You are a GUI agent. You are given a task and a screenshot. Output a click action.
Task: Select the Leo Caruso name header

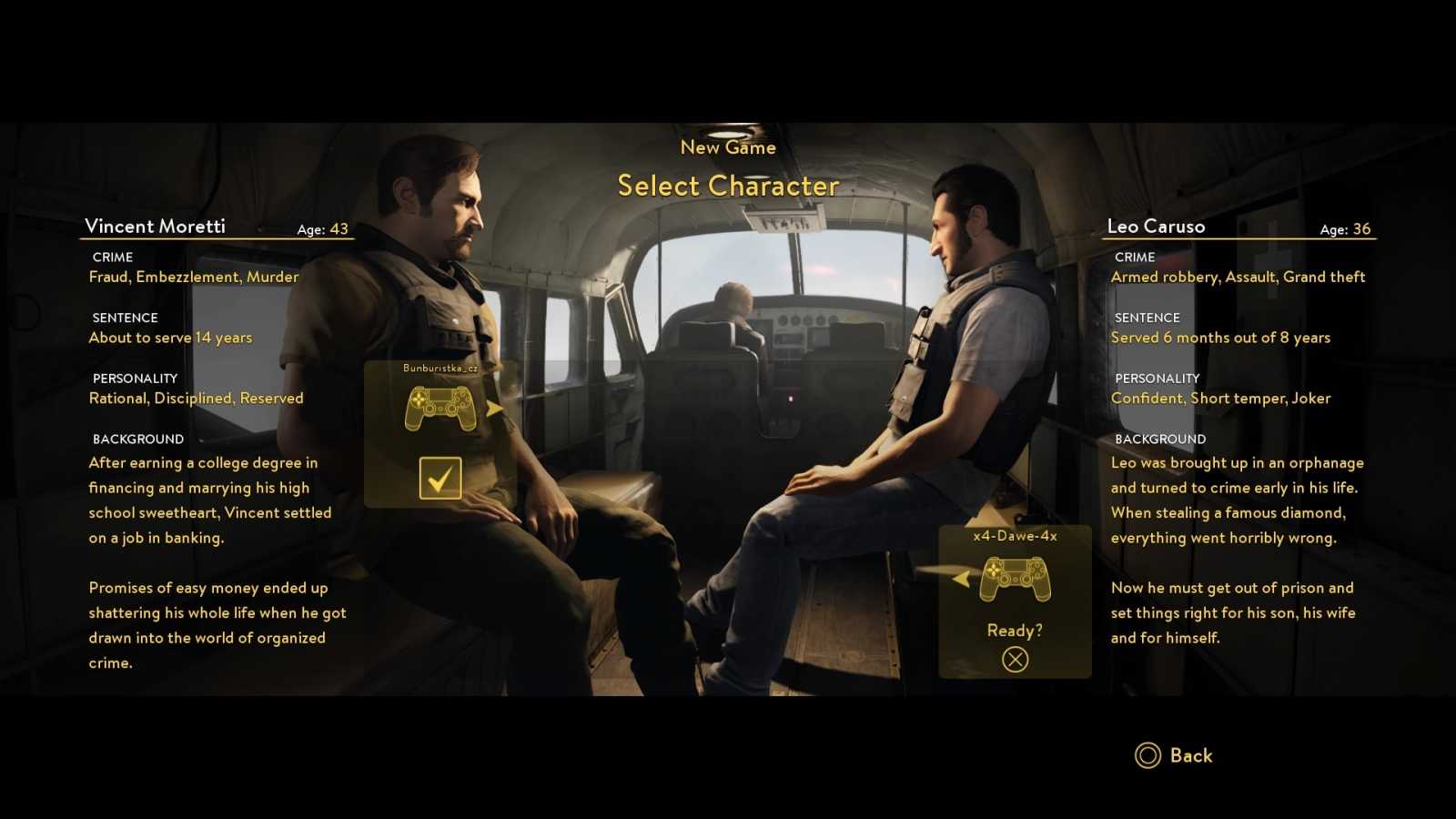tap(1156, 226)
